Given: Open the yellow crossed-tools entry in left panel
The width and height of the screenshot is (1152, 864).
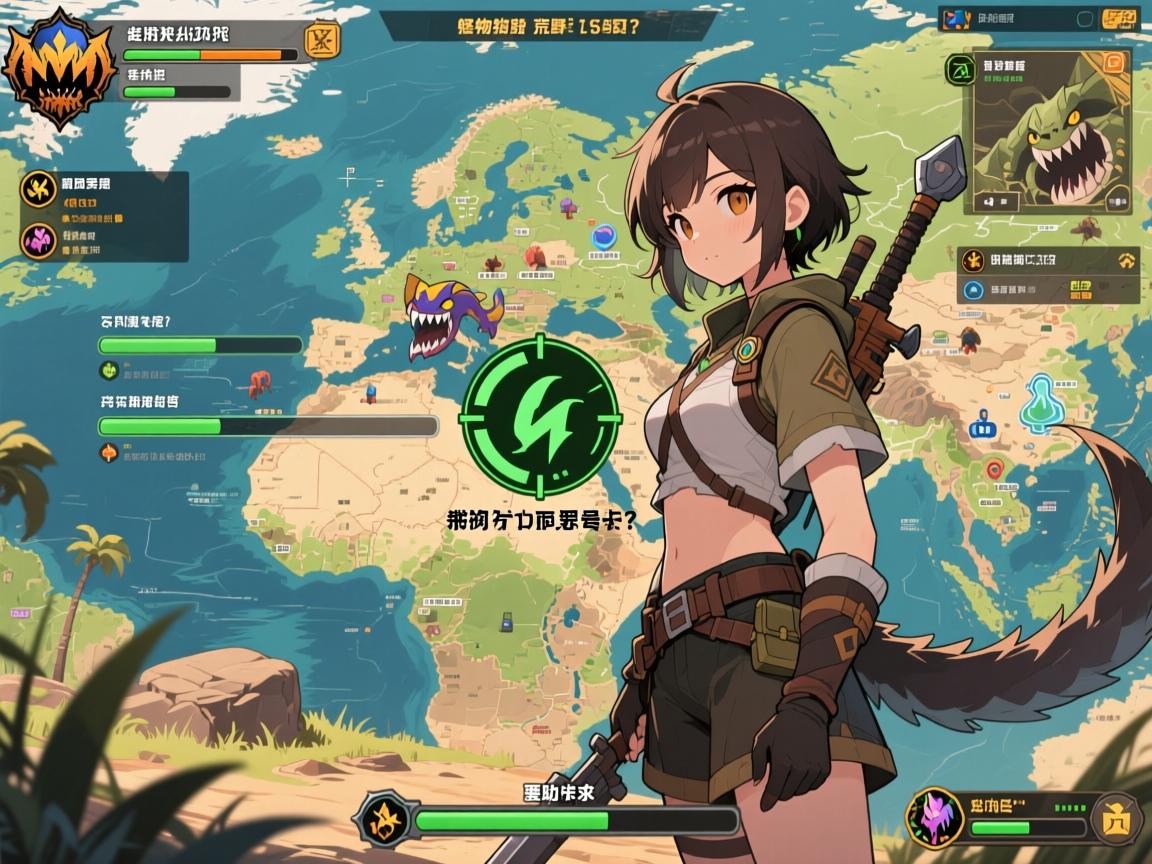Looking at the screenshot, I should tap(39, 188).
